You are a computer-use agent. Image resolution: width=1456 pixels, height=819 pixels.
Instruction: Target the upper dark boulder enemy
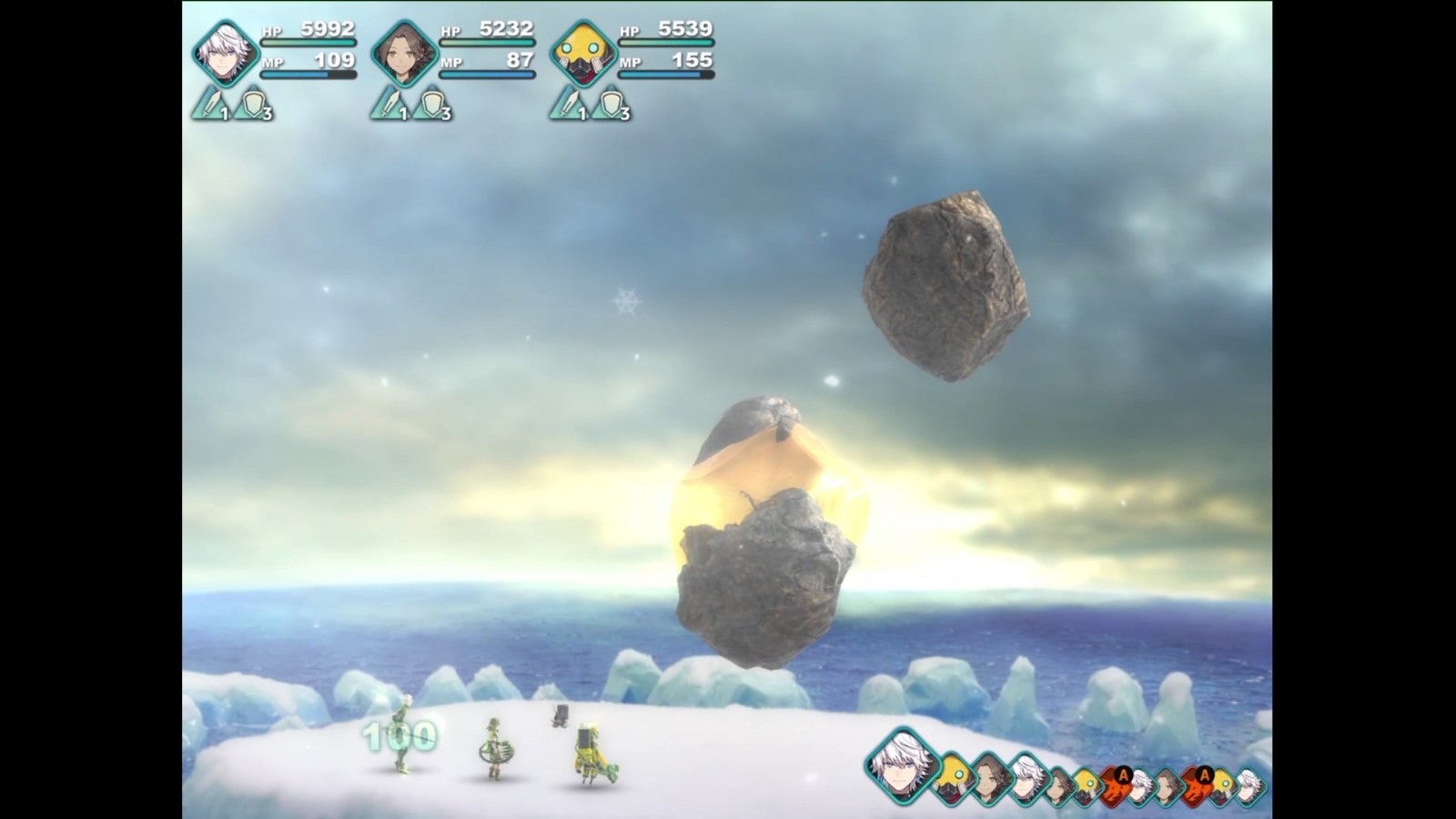click(x=946, y=282)
